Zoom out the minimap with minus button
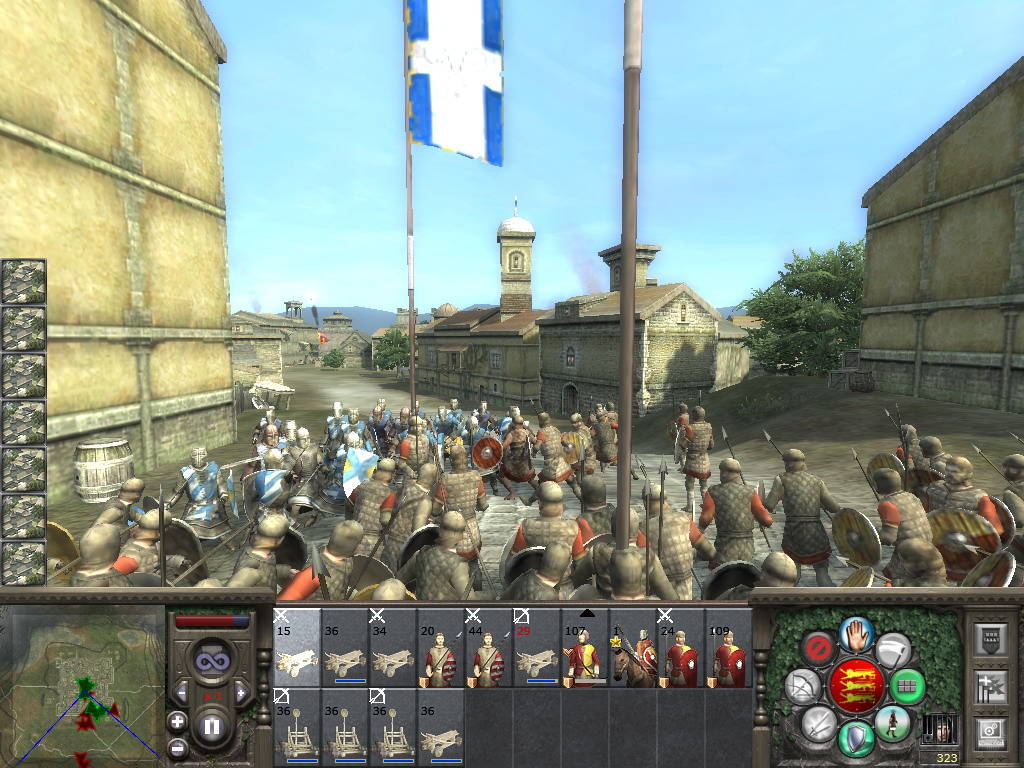The height and width of the screenshot is (768, 1024). coord(177,746)
